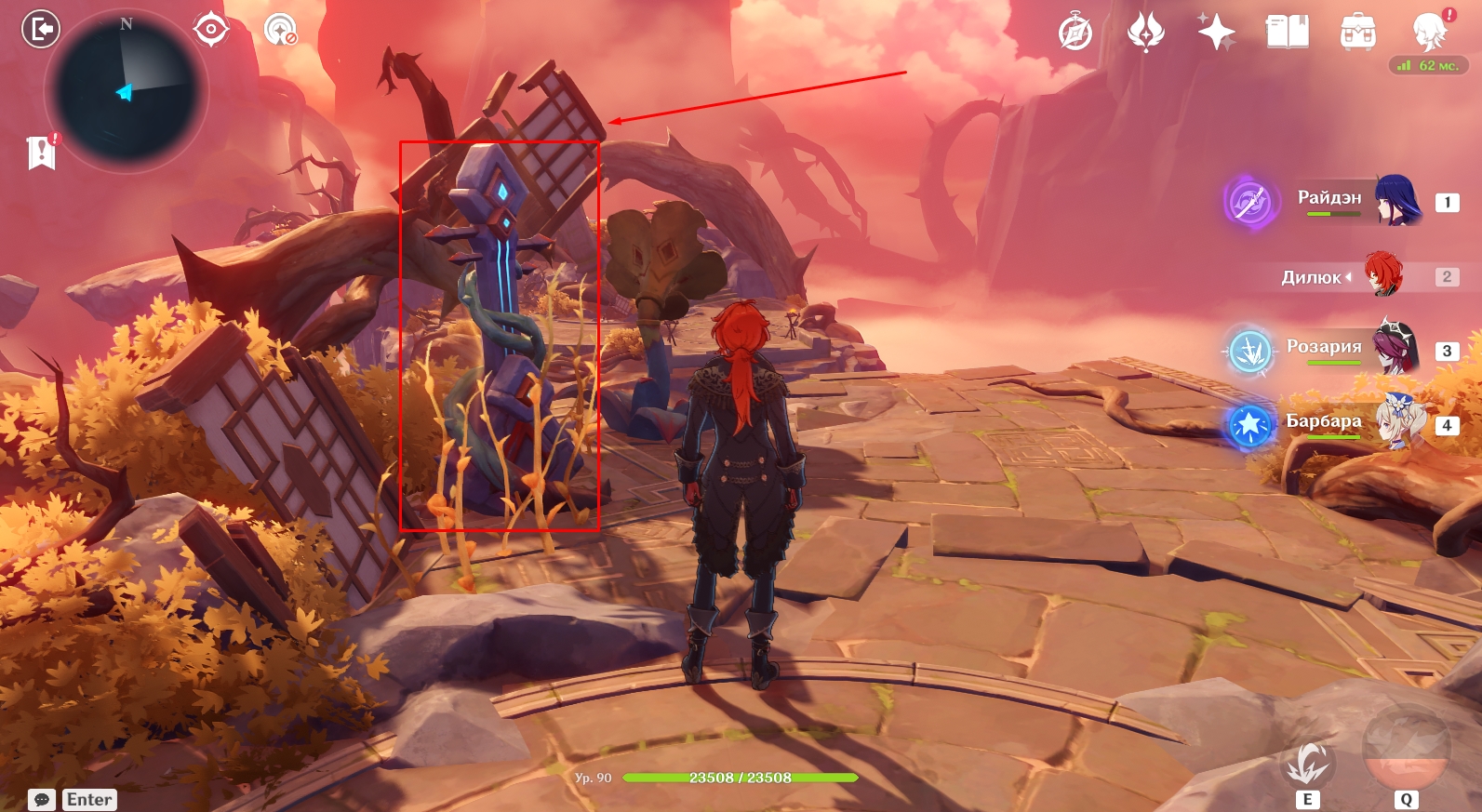The width and height of the screenshot is (1482, 812).
Task: Activate the elemental skill icon
Action: (x=1307, y=763)
